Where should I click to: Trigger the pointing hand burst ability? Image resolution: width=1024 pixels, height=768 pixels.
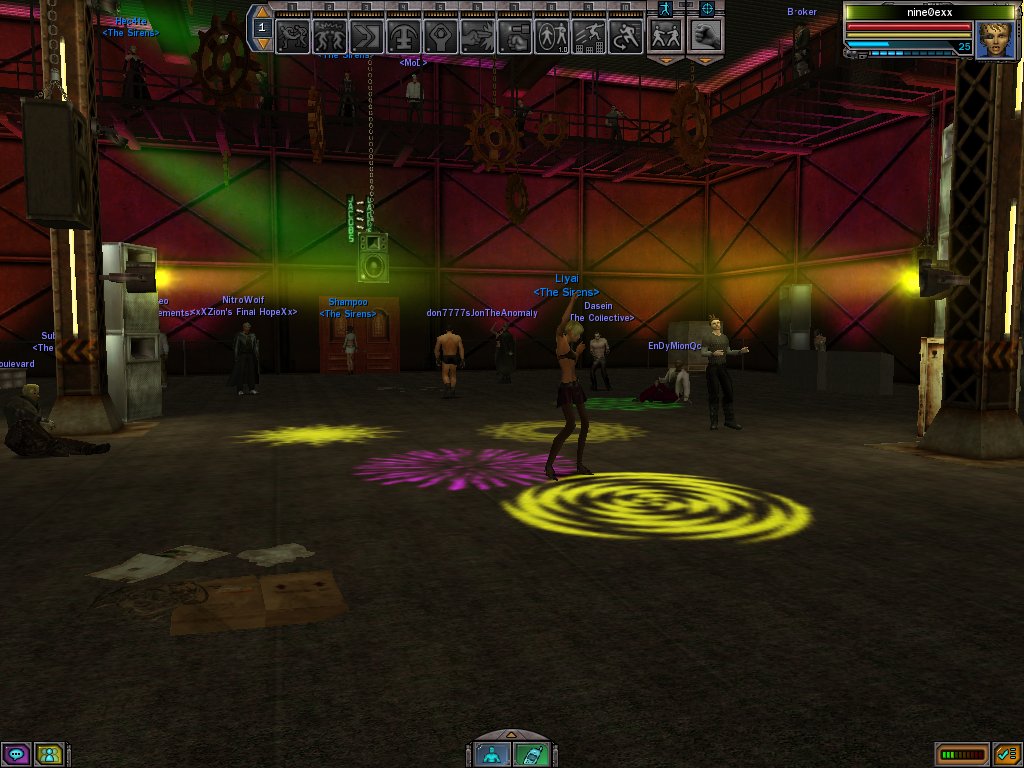coord(477,37)
